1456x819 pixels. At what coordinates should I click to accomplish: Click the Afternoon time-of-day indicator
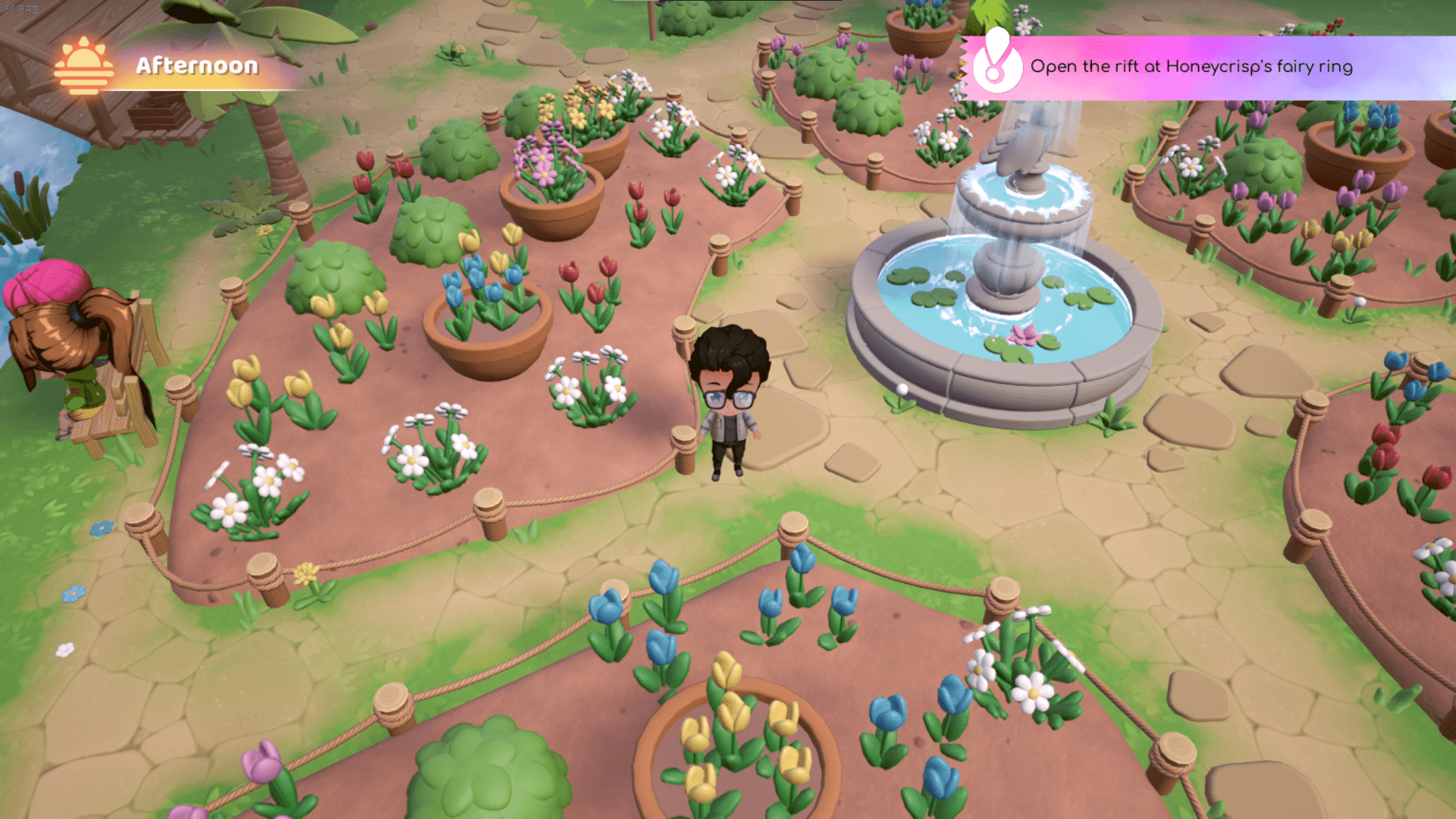[x=161, y=66]
